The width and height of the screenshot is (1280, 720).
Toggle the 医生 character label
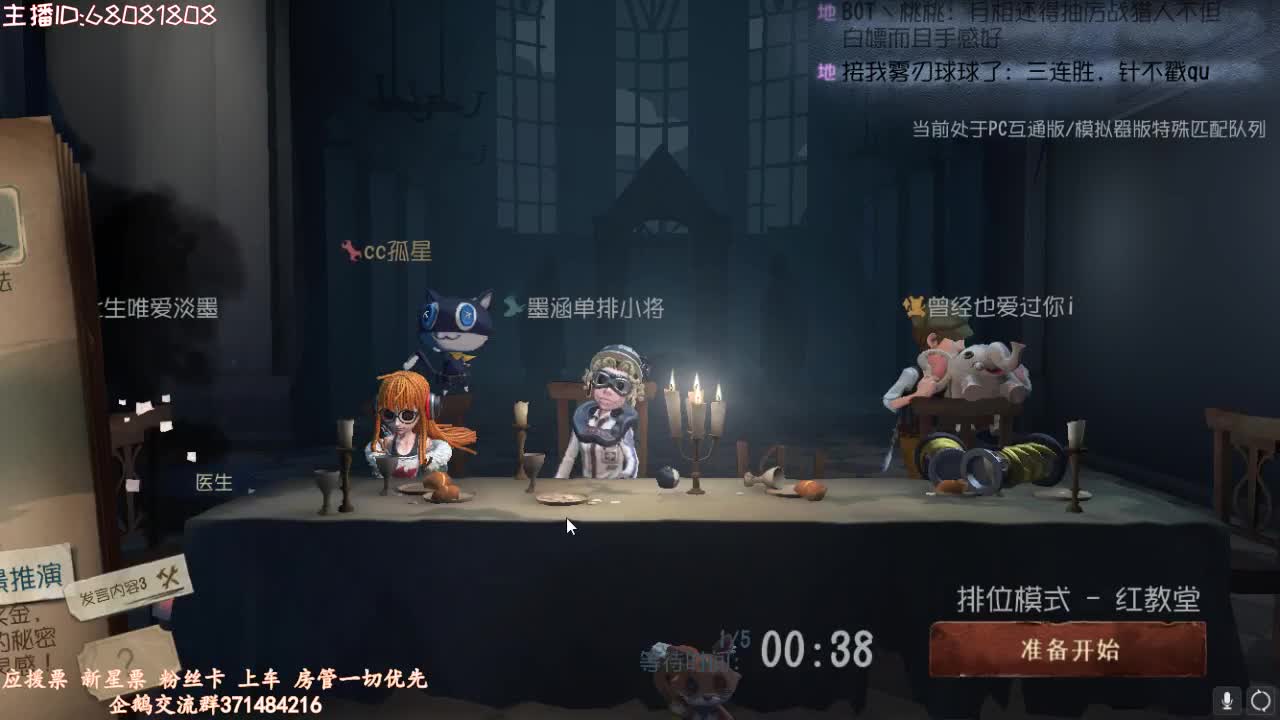pos(211,486)
